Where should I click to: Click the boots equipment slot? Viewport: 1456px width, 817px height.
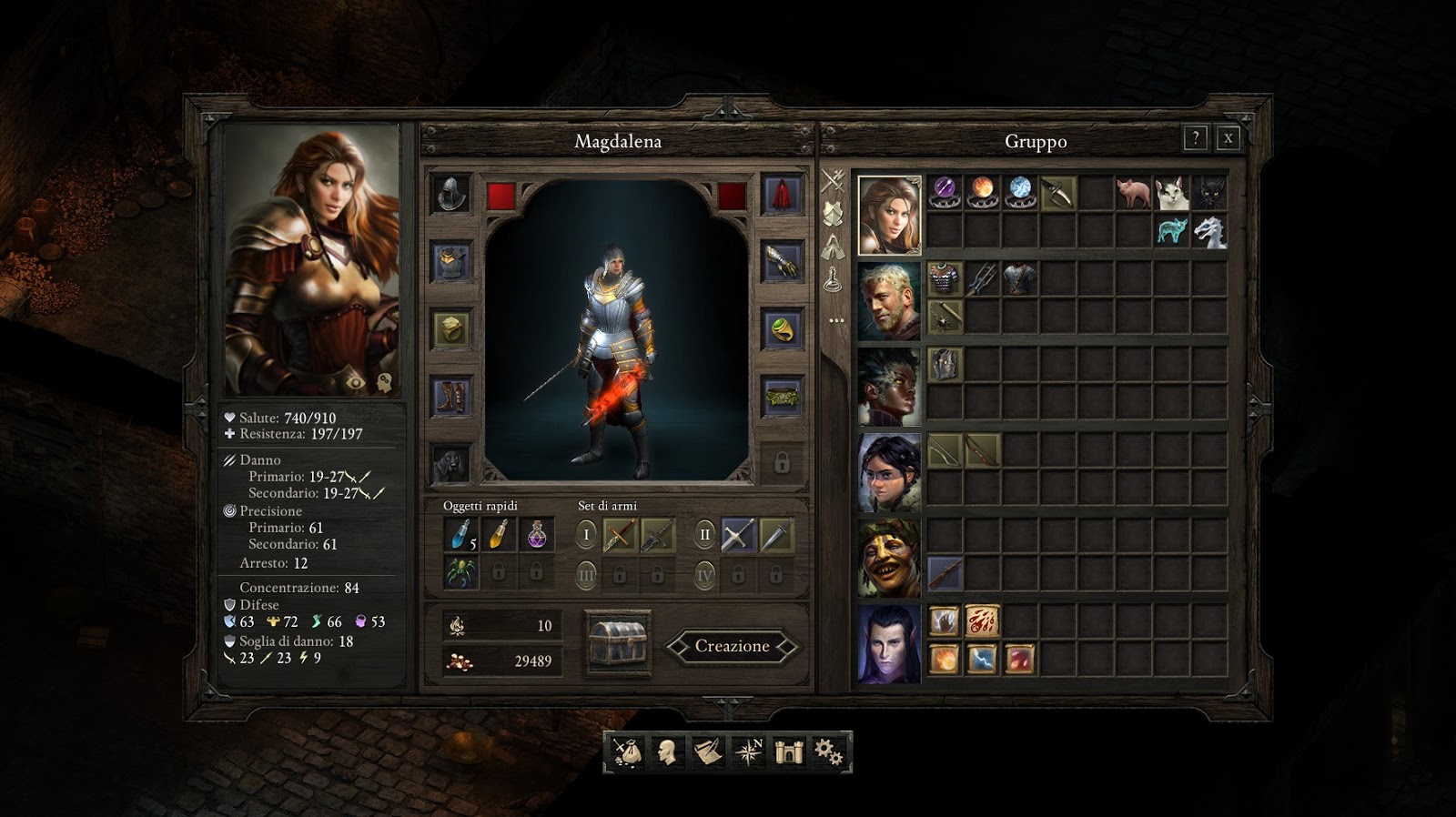pyautogui.click(x=451, y=397)
